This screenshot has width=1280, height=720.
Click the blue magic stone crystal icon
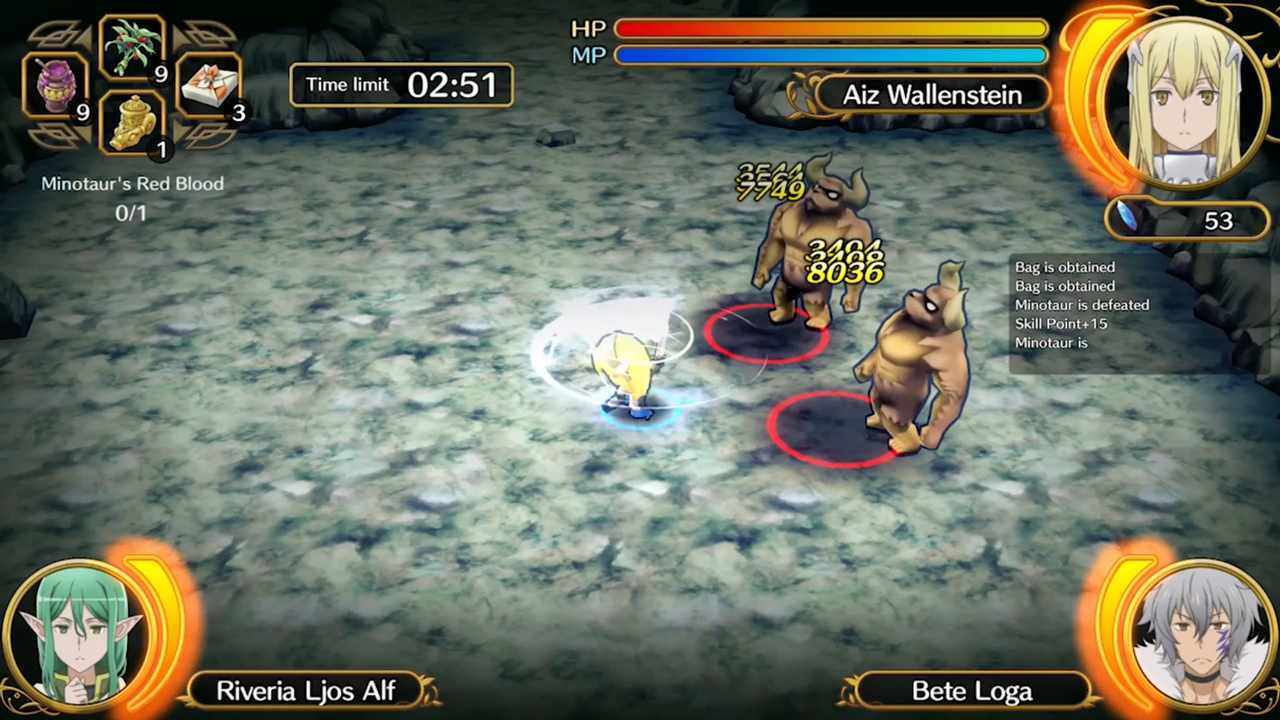[1130, 215]
